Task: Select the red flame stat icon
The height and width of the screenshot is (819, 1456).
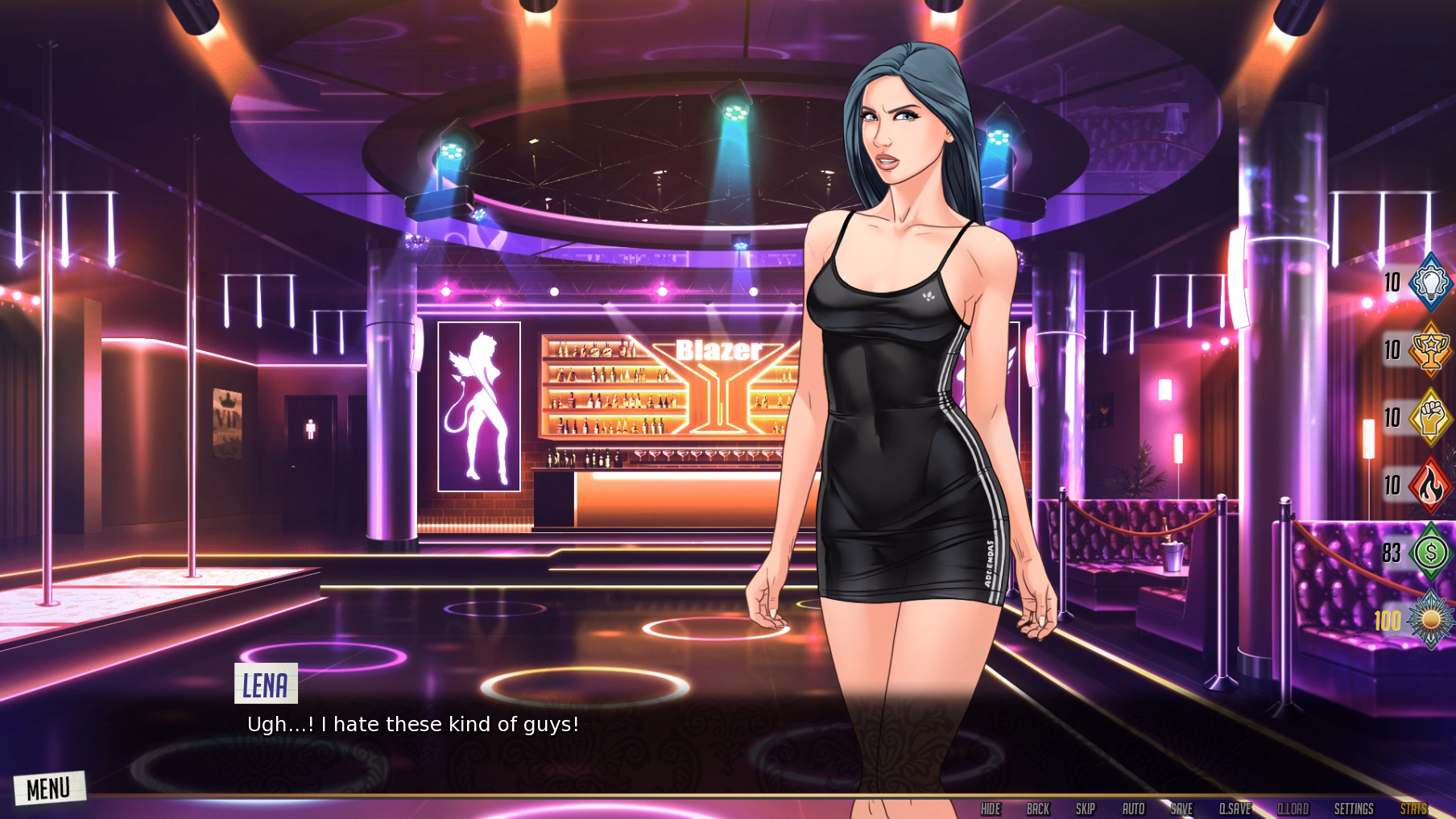Action: pyautogui.click(x=1430, y=485)
